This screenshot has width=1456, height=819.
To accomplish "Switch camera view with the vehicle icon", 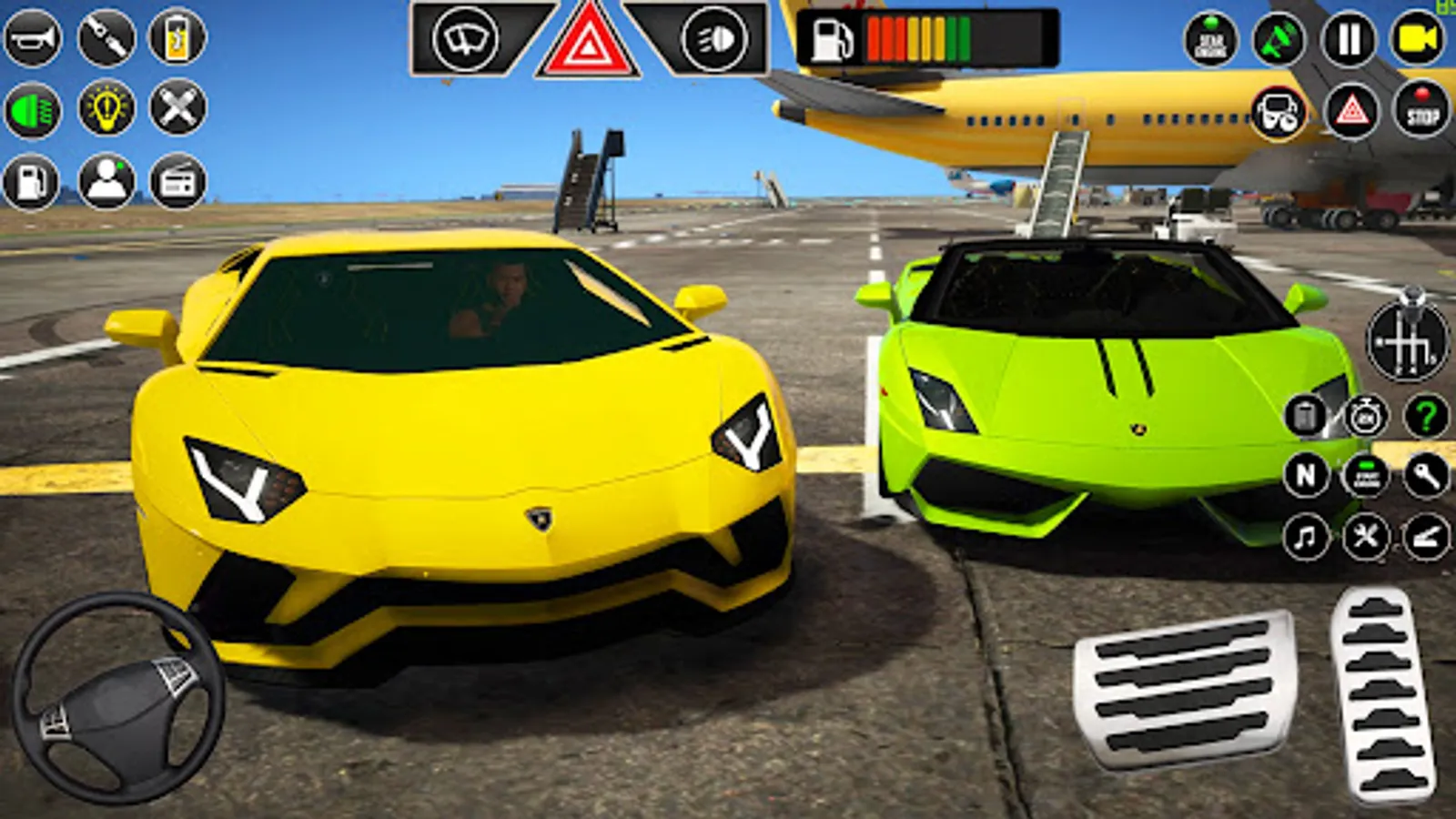I will click(1279, 116).
